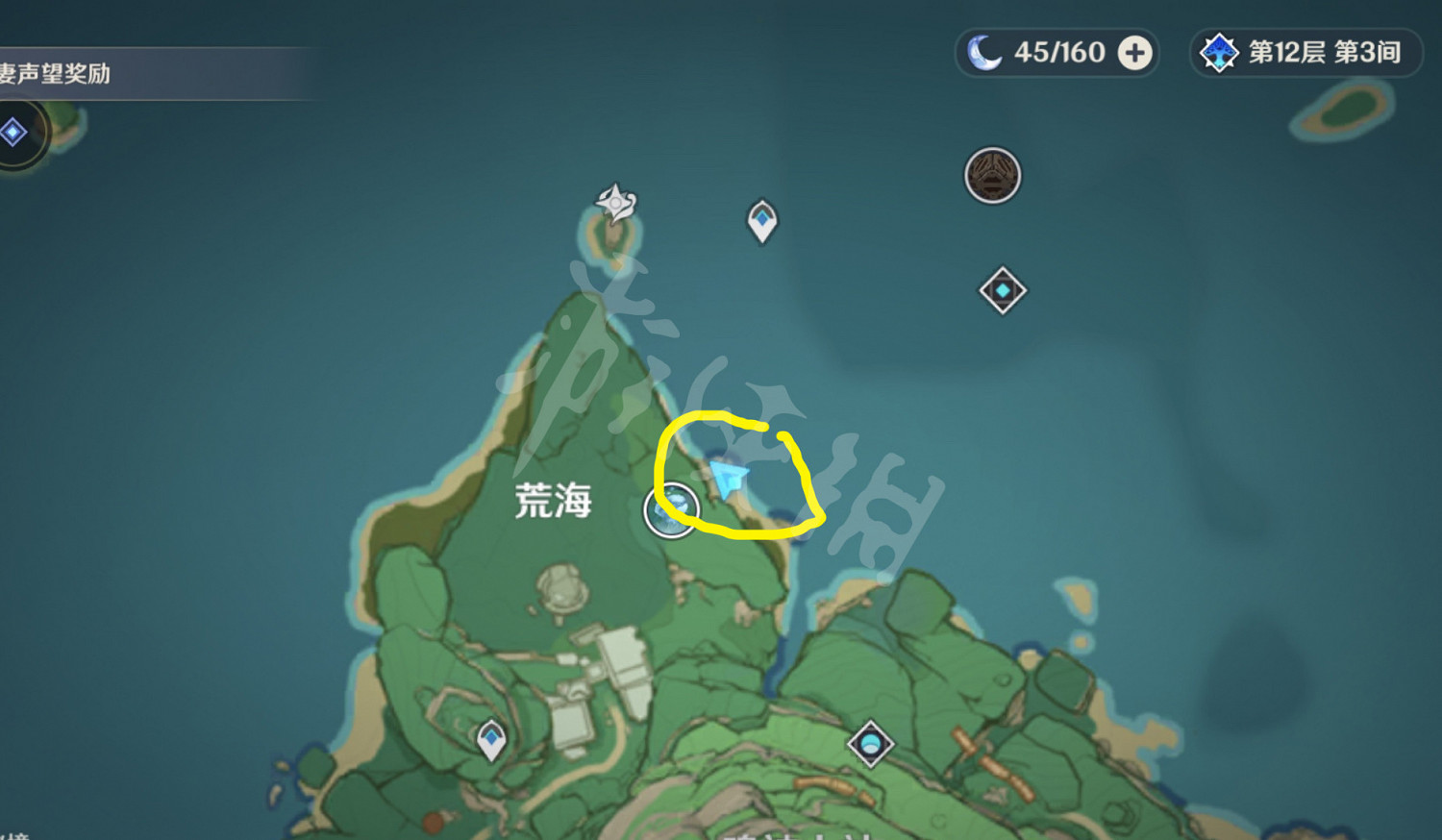Select the teleport waypoint north of 荒海
The width and height of the screenshot is (1442, 840).
click(x=760, y=219)
